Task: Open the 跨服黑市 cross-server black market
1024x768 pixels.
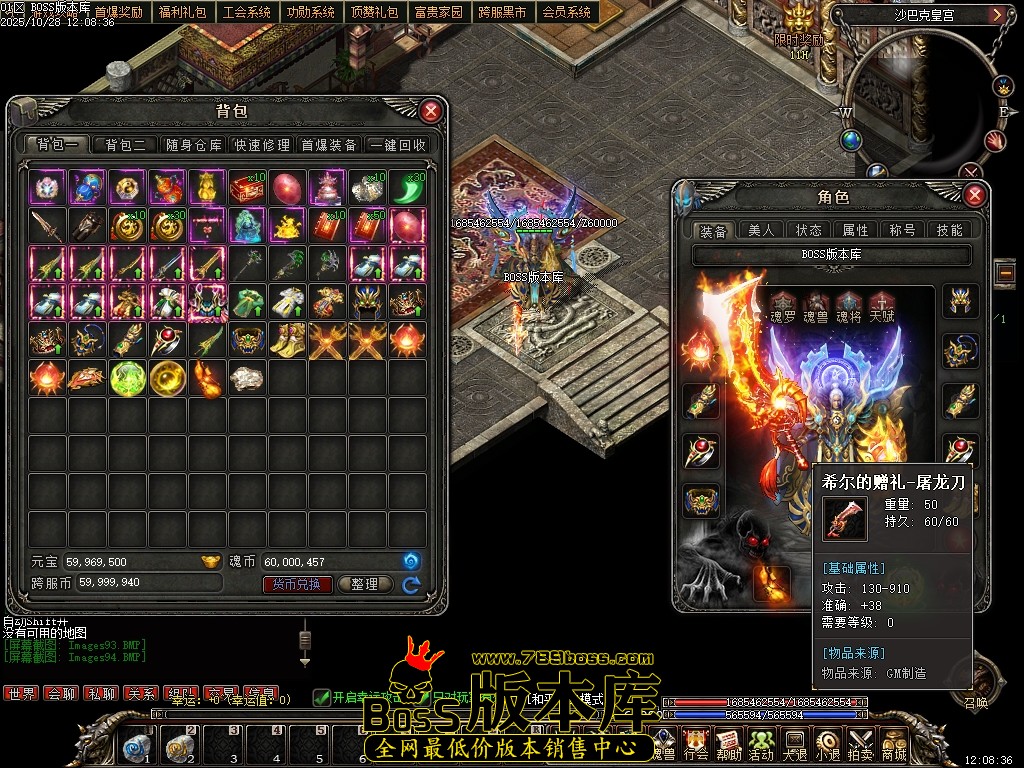Action: coord(502,13)
